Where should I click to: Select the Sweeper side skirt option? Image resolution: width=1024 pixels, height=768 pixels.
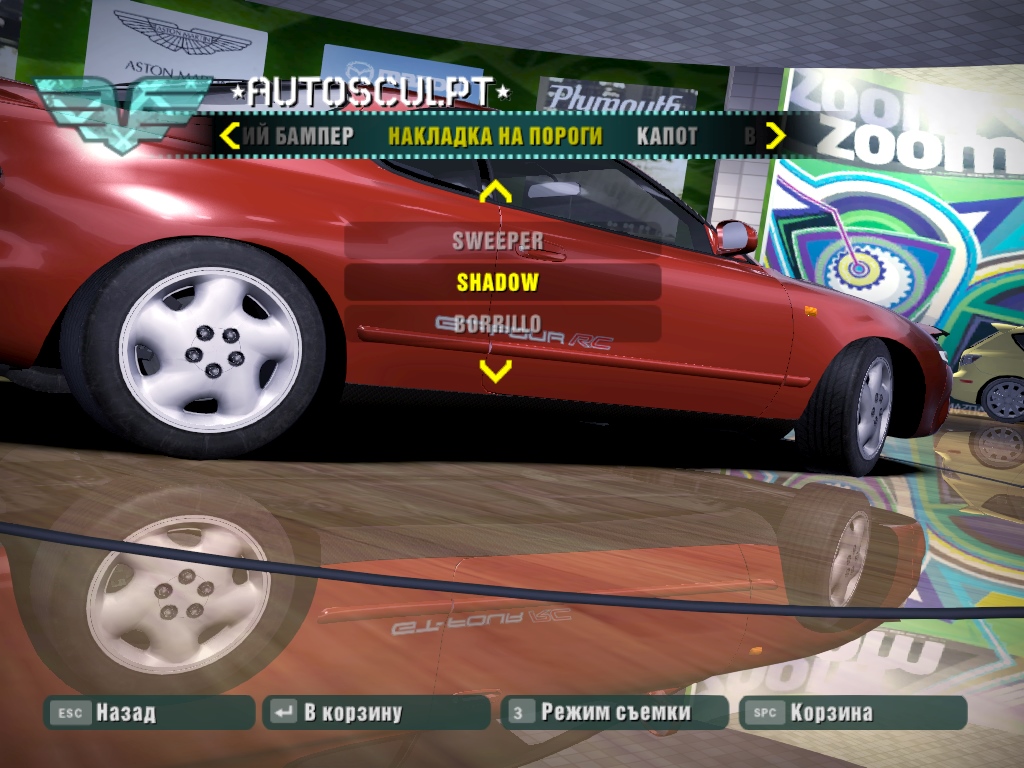pyautogui.click(x=498, y=241)
